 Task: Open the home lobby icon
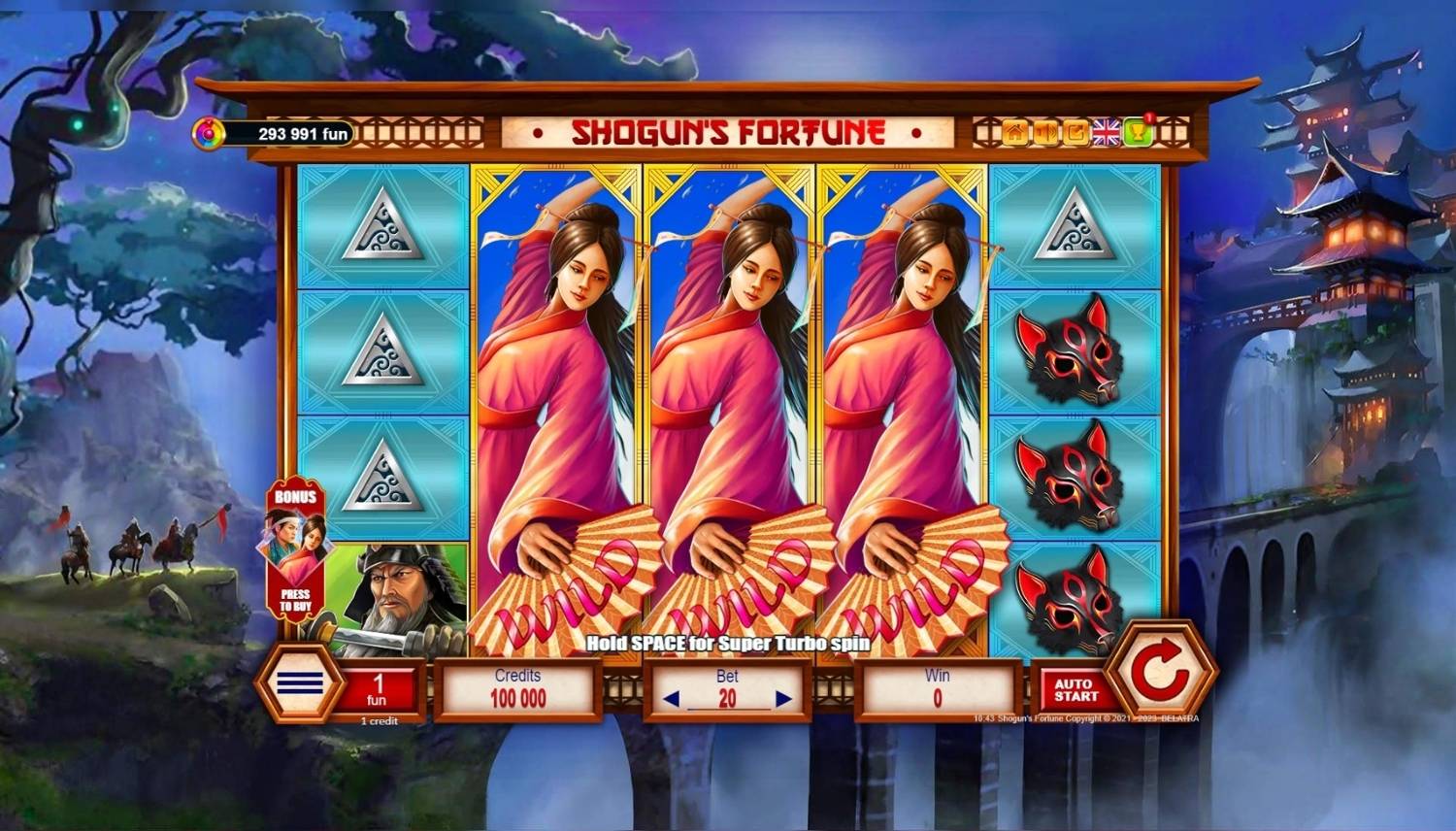click(1013, 131)
